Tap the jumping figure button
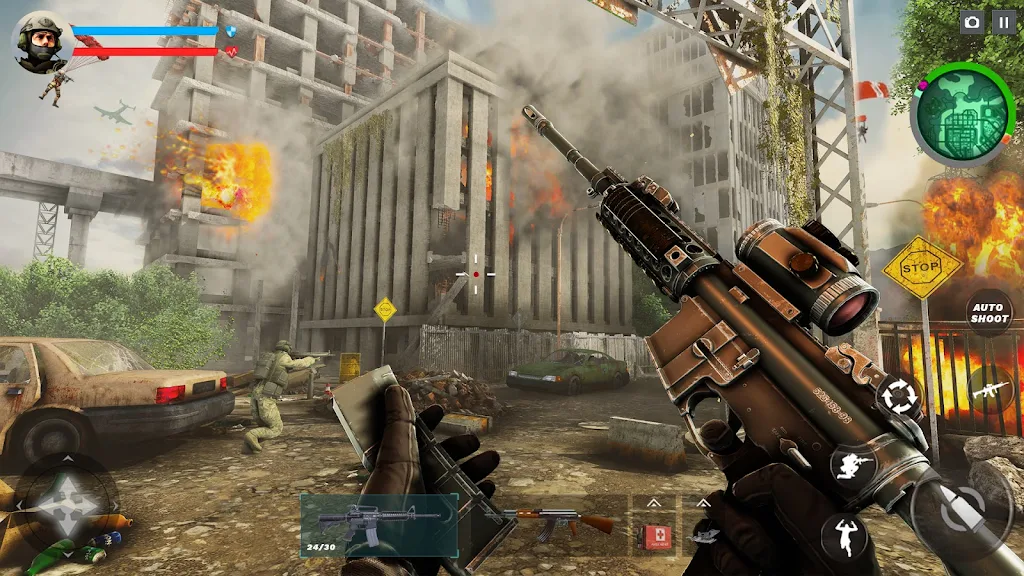This screenshot has height=576, width=1024. click(845, 536)
